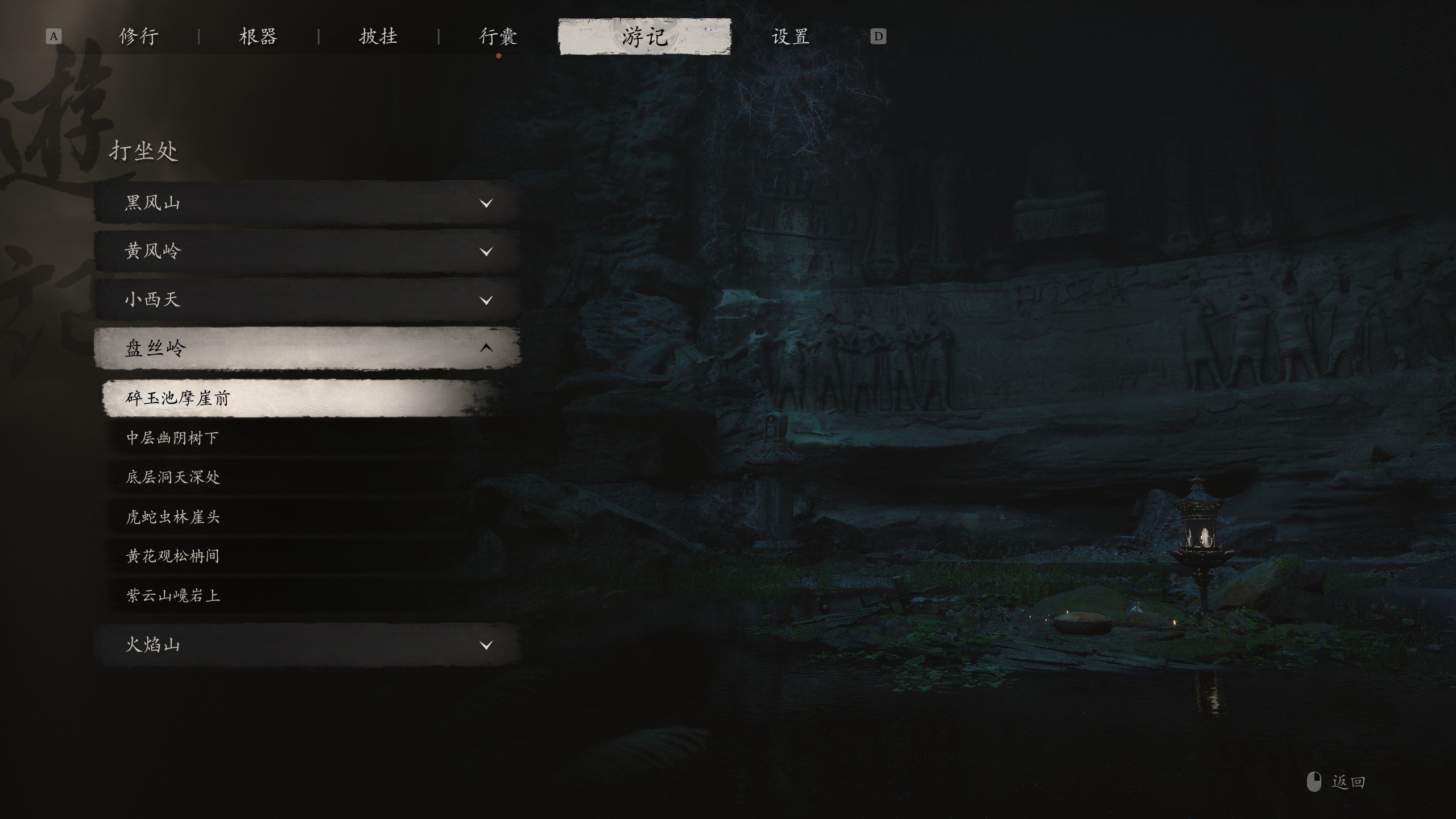Image resolution: width=1456 pixels, height=819 pixels.
Task: Open the 根器 tab
Action: pos(258,37)
